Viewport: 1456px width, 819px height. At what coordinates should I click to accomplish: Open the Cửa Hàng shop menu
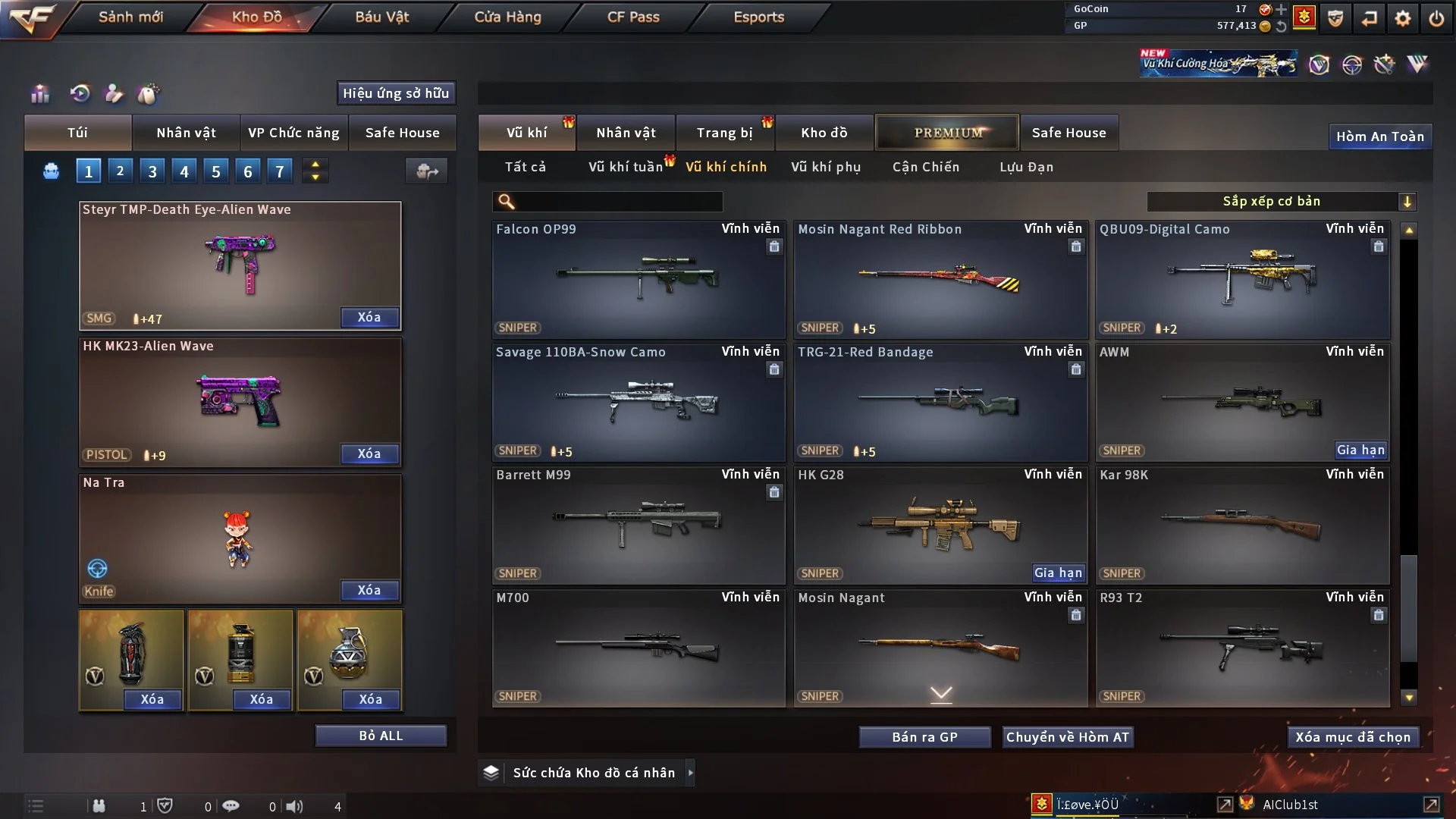(507, 17)
